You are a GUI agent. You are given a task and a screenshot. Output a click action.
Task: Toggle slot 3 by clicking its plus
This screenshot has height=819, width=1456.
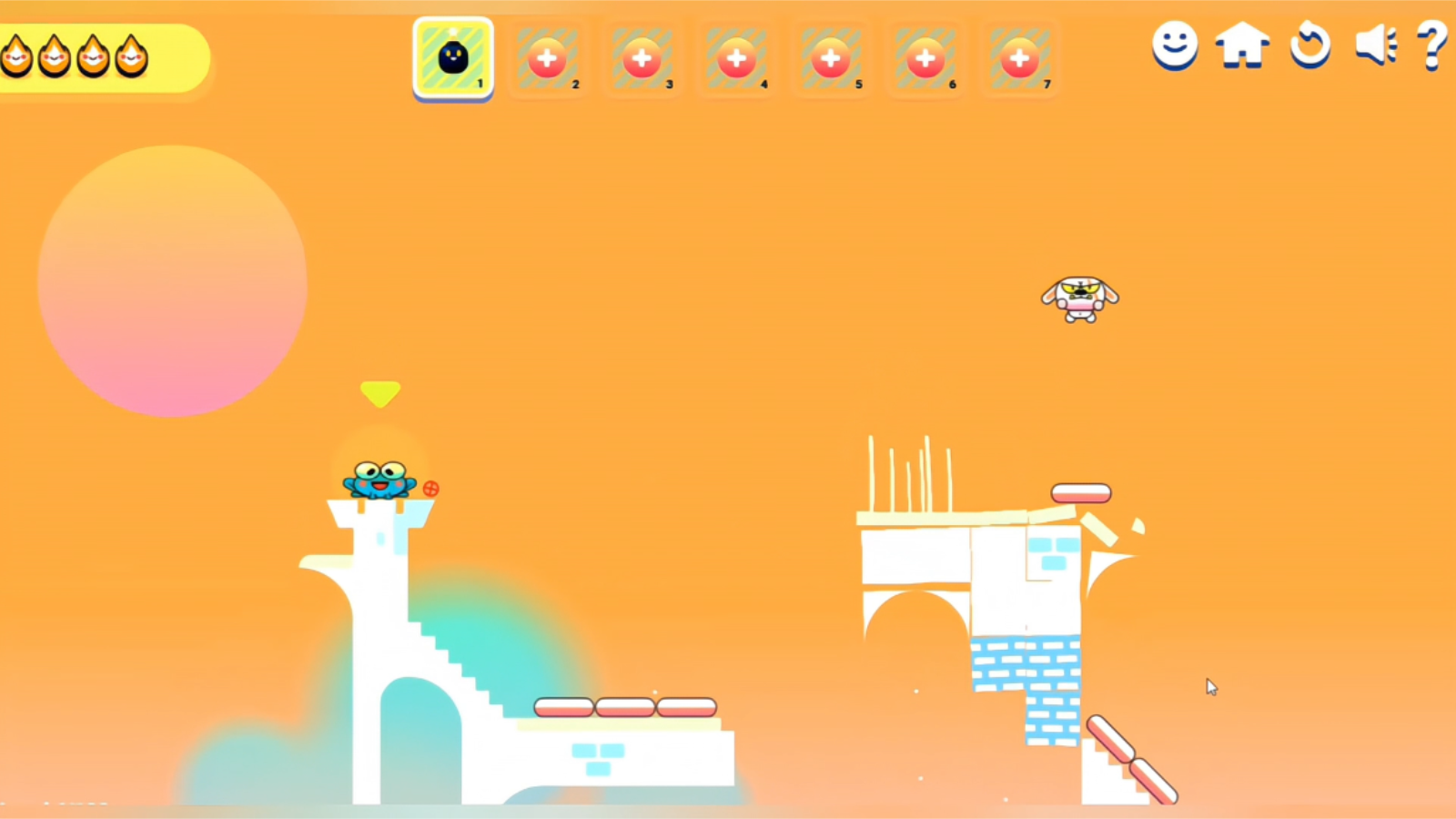pos(642,57)
